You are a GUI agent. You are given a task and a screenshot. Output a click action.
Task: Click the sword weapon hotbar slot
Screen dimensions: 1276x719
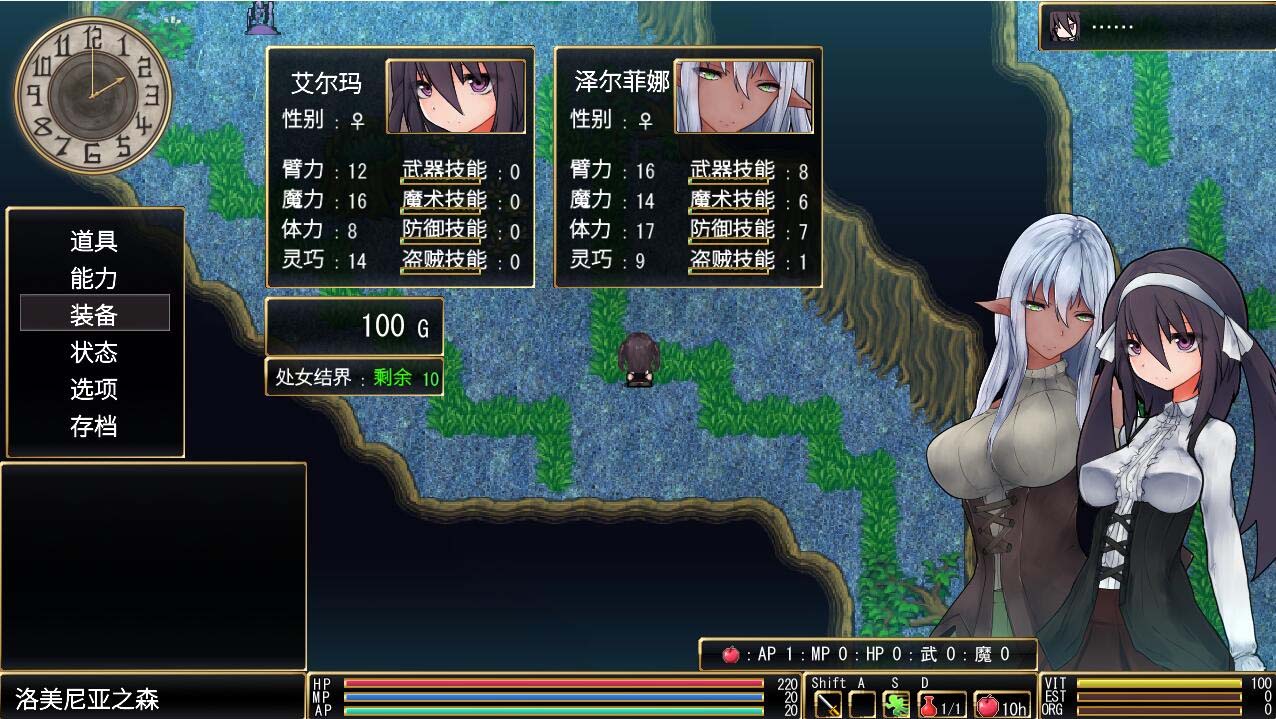point(828,704)
